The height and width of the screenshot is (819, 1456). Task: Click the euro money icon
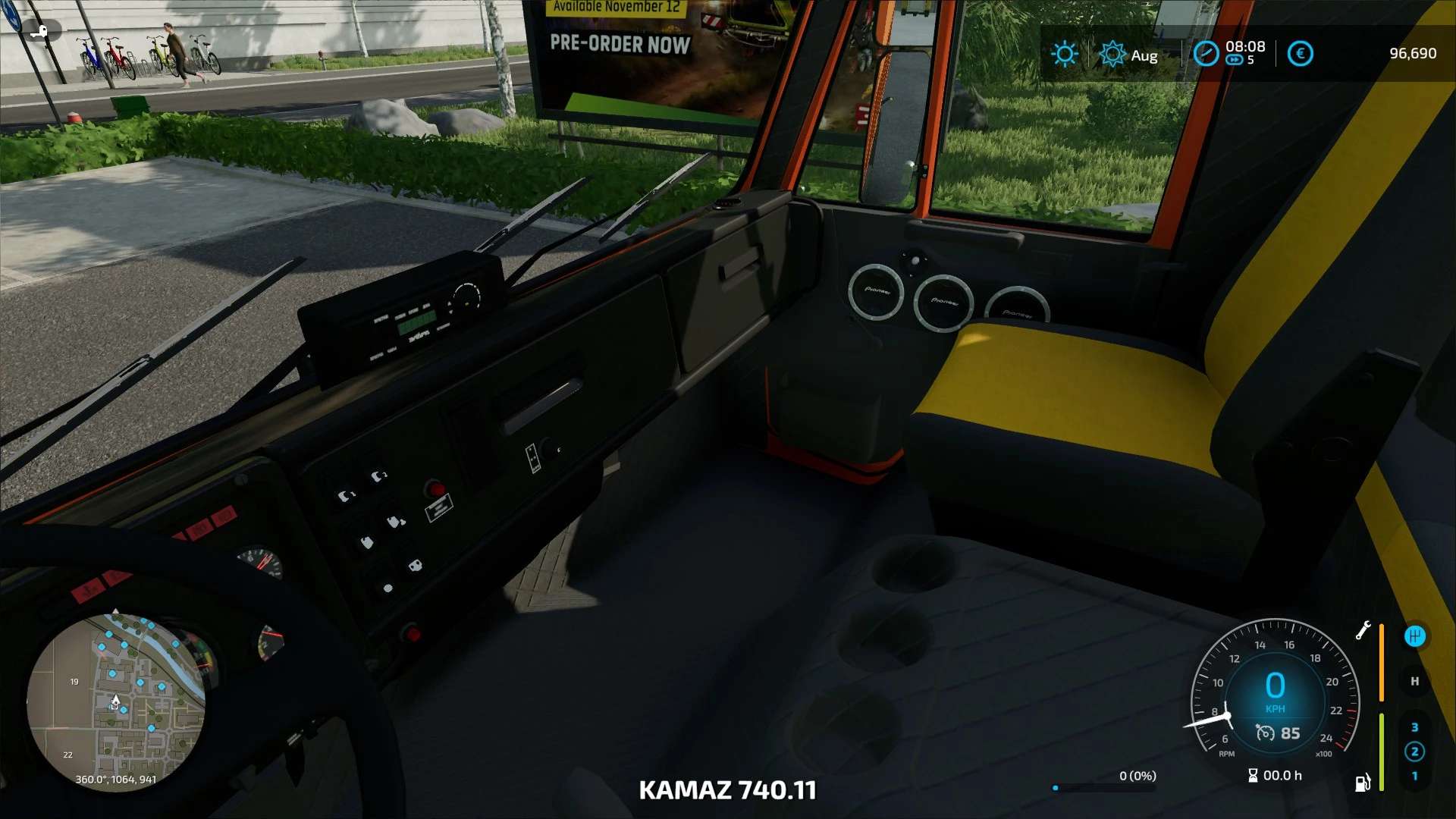click(1300, 54)
